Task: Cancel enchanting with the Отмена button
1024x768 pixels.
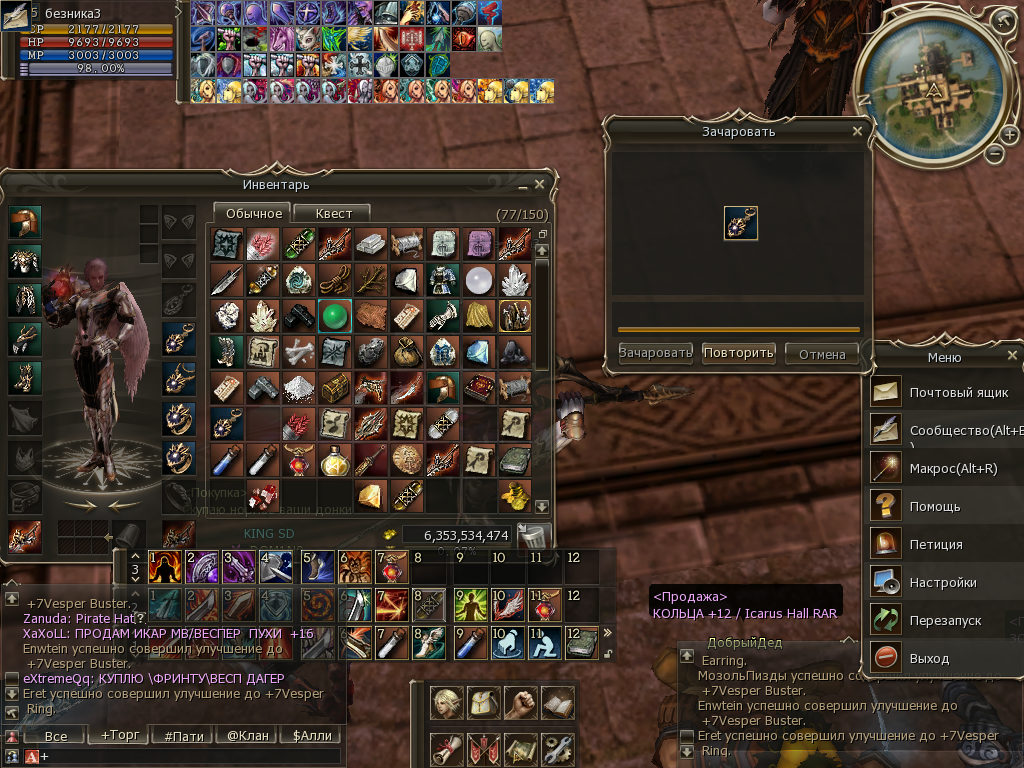Action: pos(822,353)
